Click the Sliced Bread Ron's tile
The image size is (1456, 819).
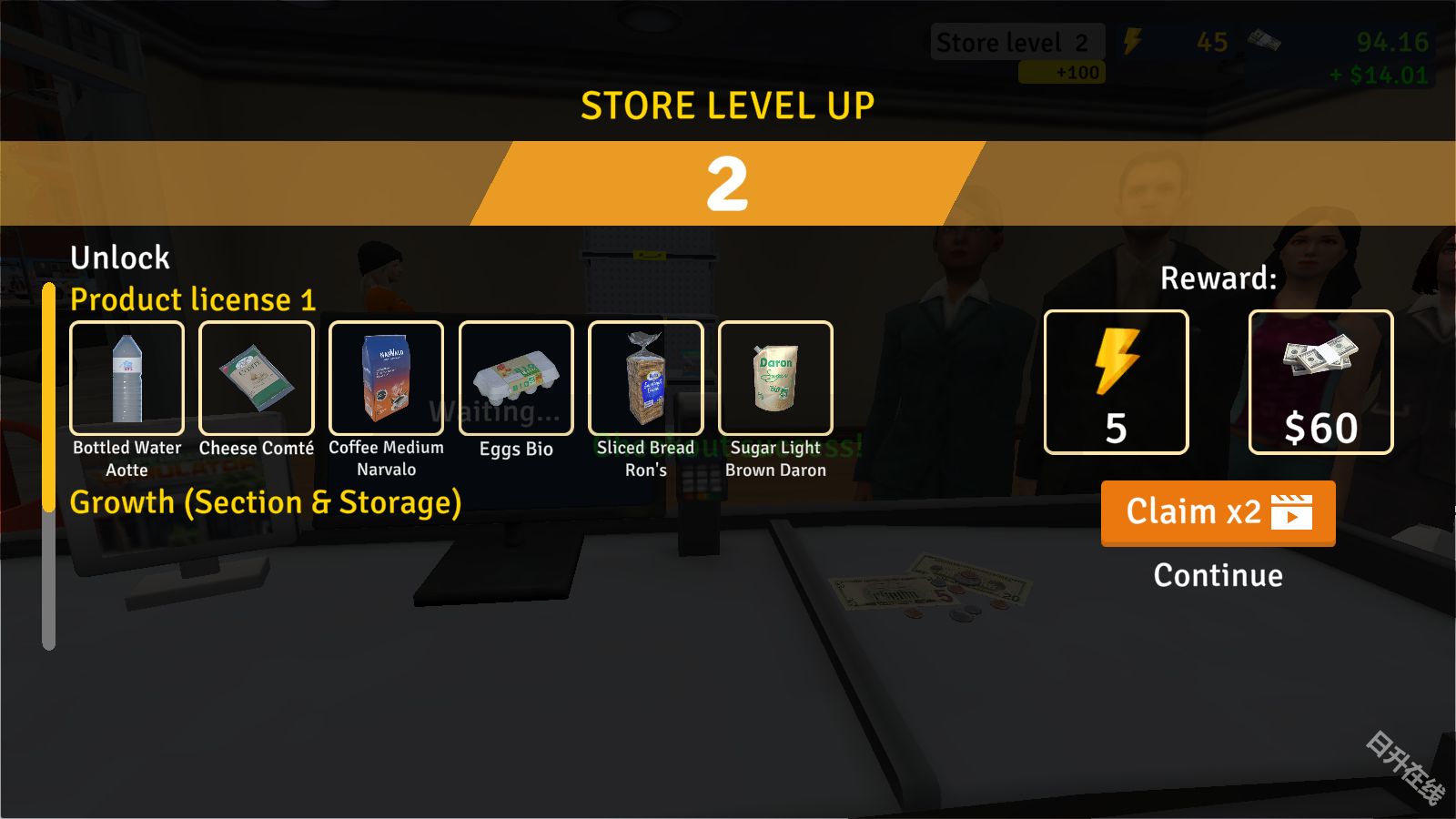[646, 379]
